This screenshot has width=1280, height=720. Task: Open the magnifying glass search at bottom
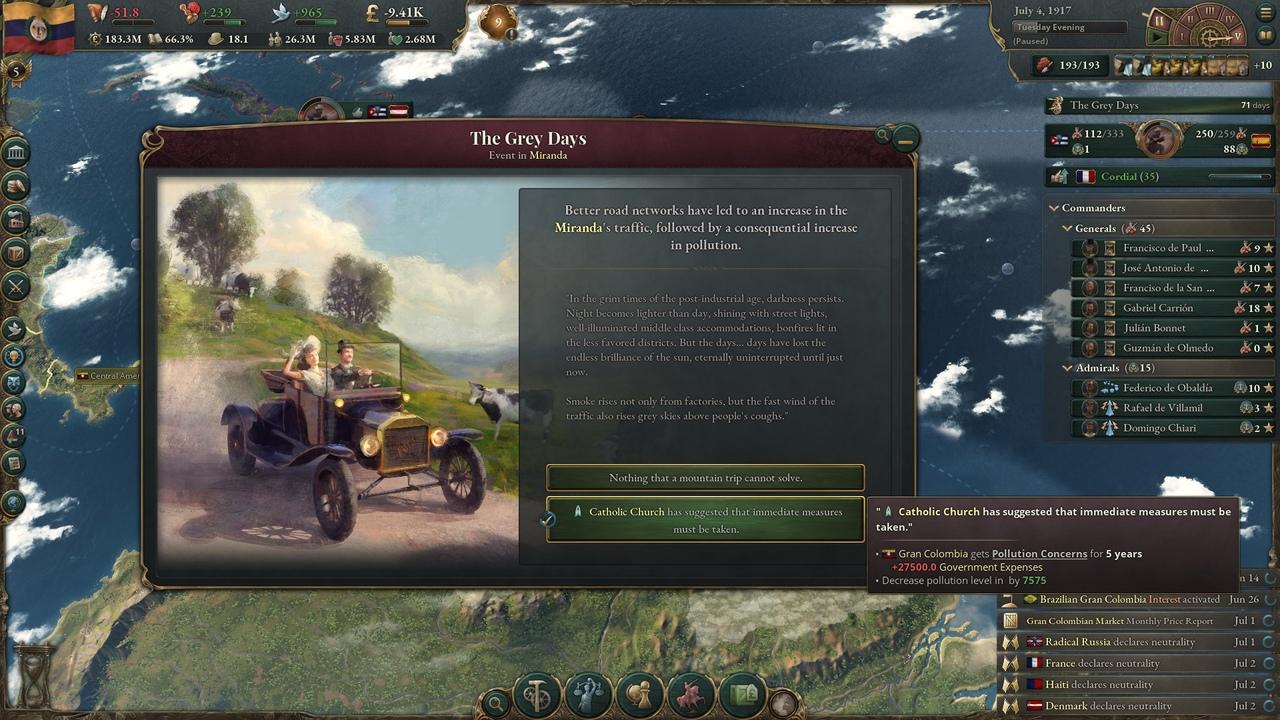pos(495,703)
